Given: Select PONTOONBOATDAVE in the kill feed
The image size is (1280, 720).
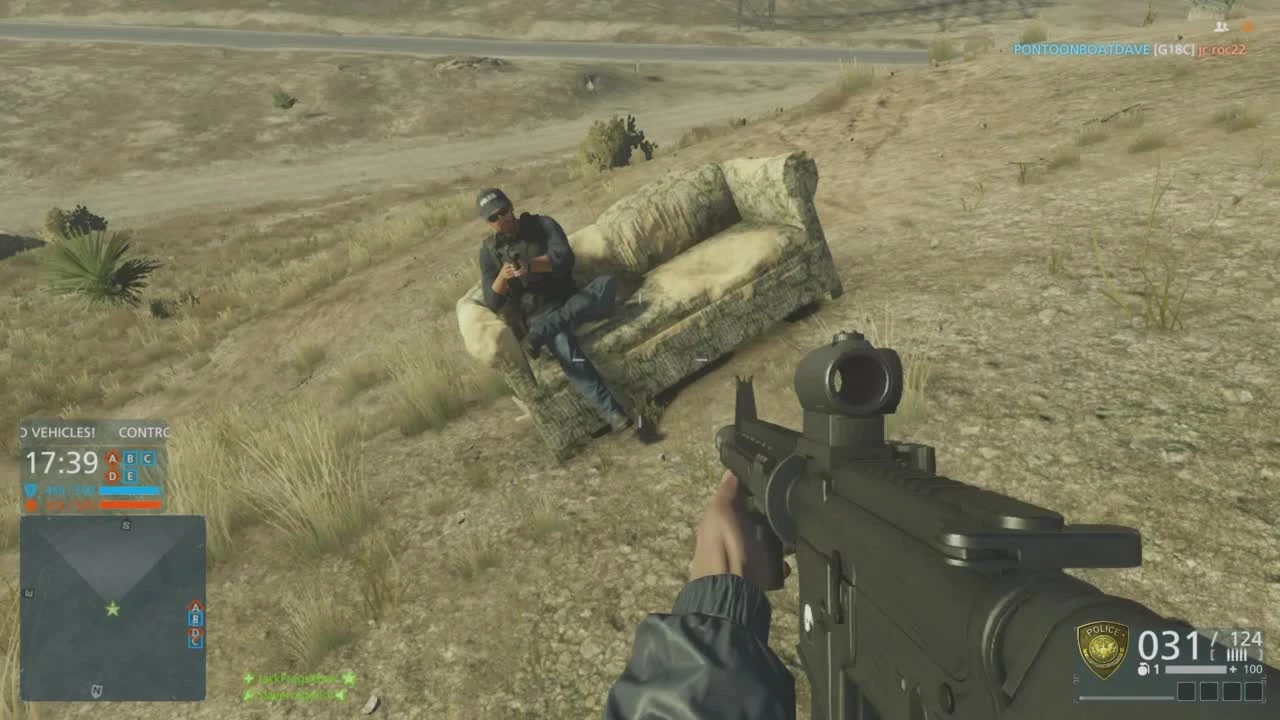Looking at the screenshot, I should tap(1082, 48).
